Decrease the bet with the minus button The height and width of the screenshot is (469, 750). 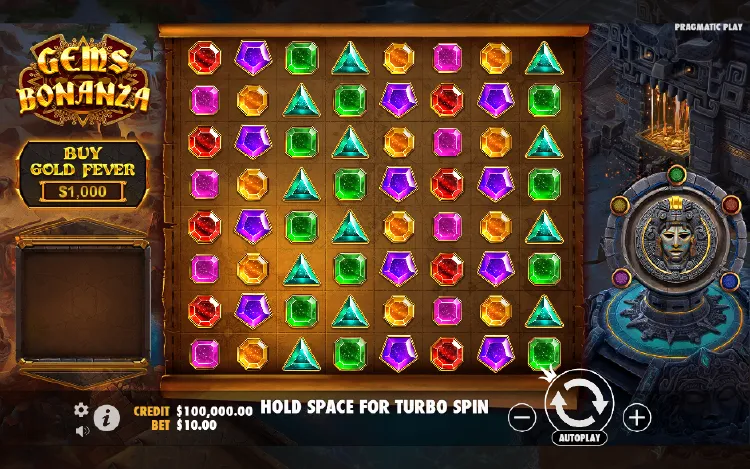(x=522, y=417)
